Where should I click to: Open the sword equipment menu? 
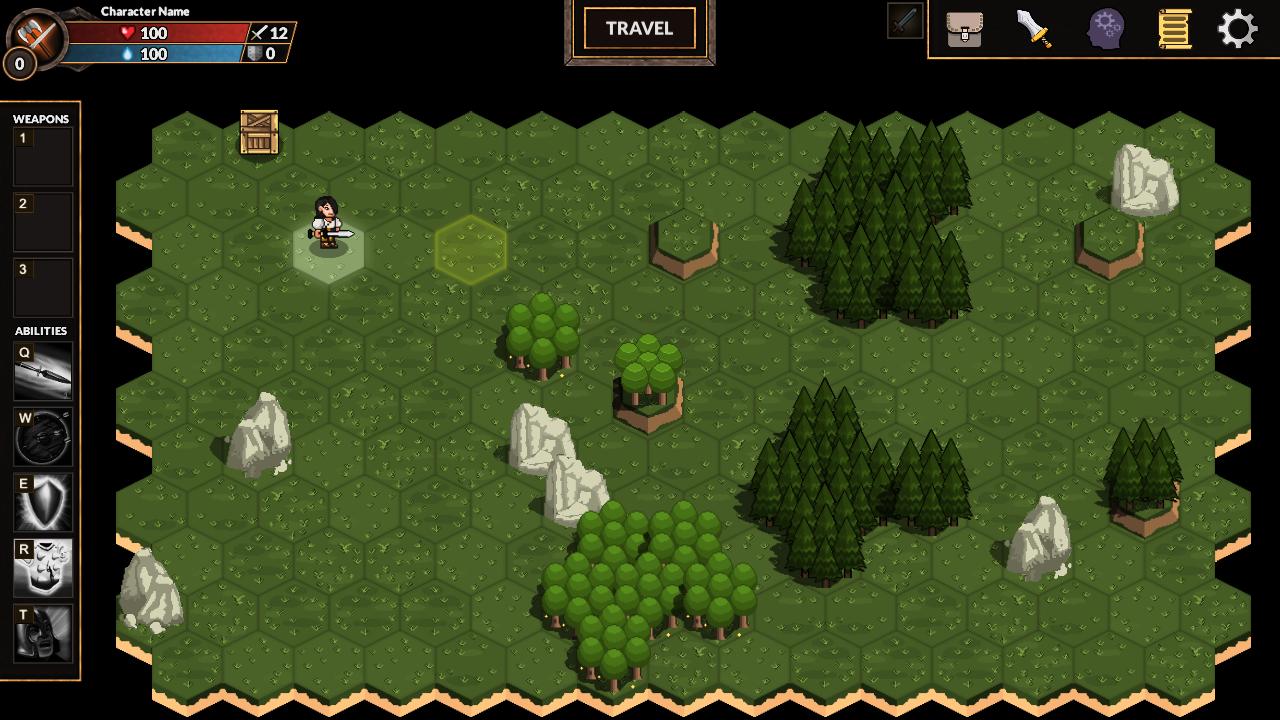coord(1034,28)
